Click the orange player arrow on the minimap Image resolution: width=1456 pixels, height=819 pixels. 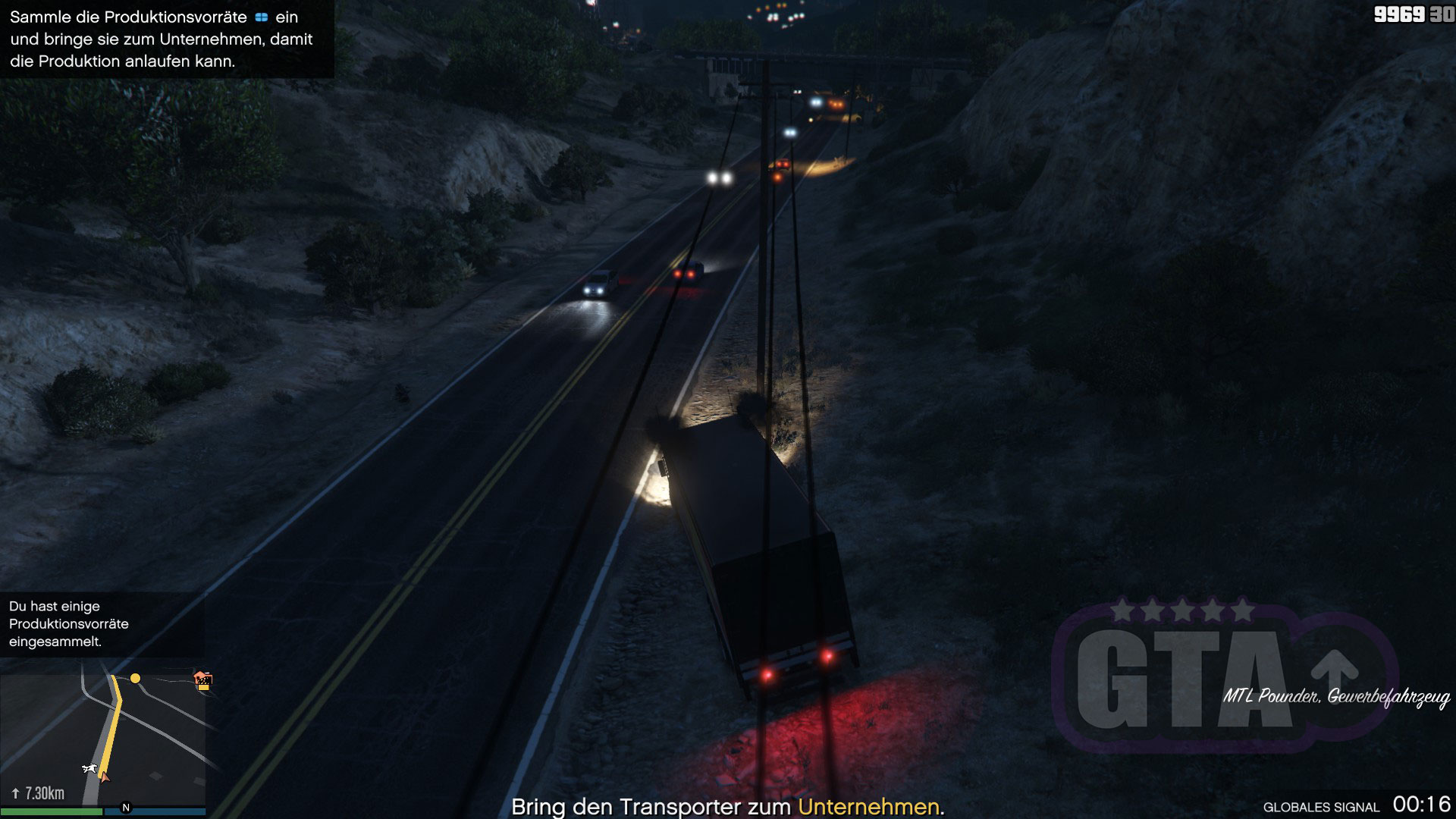[x=104, y=777]
